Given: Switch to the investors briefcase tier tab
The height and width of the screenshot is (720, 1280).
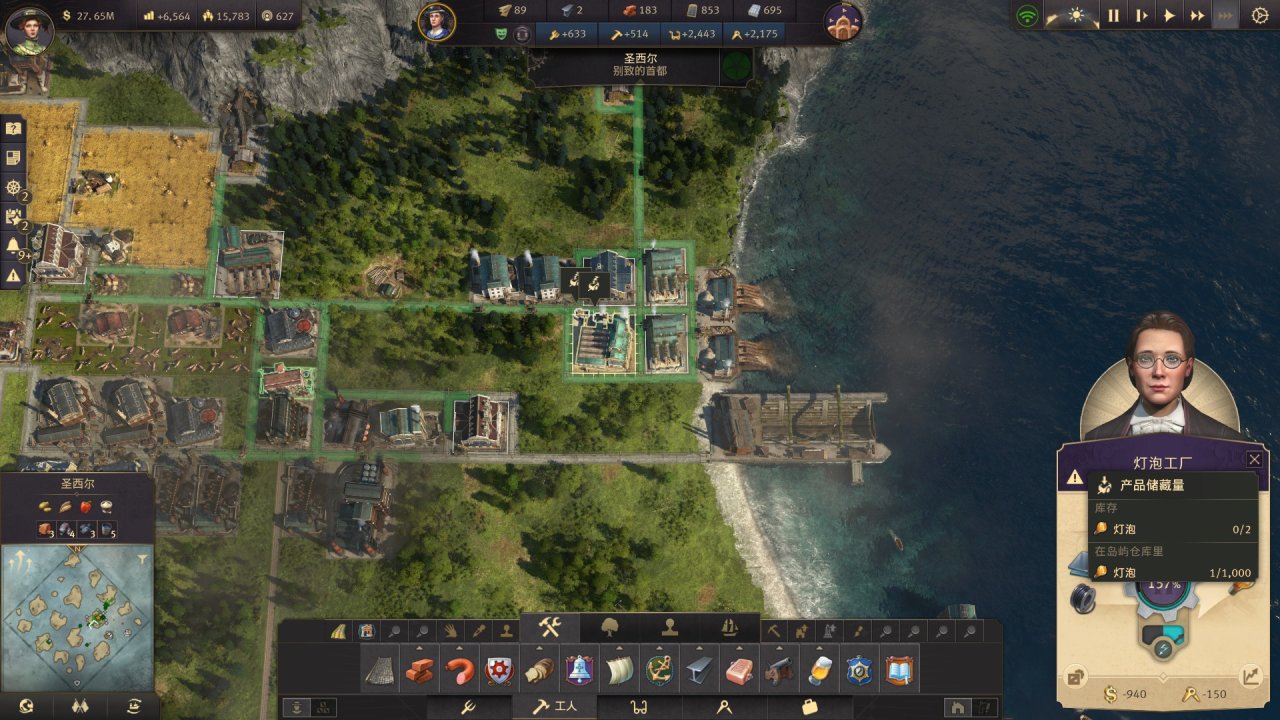Looking at the screenshot, I should [x=808, y=707].
